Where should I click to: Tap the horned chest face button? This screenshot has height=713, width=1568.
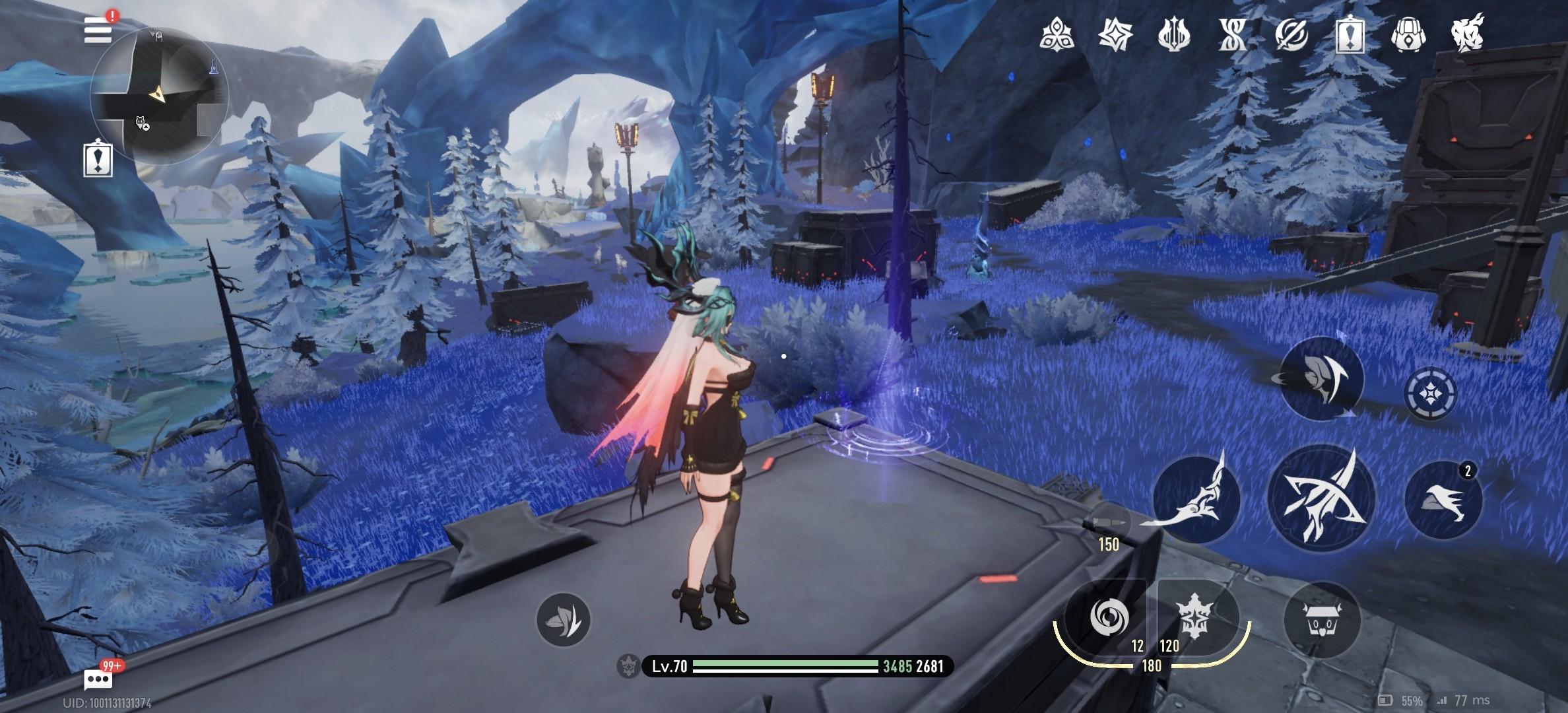pos(1322,620)
